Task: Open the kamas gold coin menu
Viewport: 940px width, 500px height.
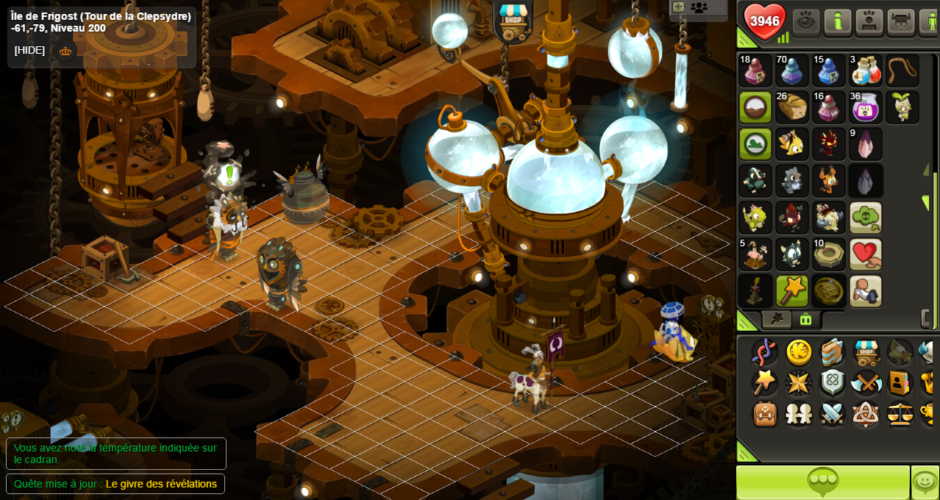Action: [798, 351]
